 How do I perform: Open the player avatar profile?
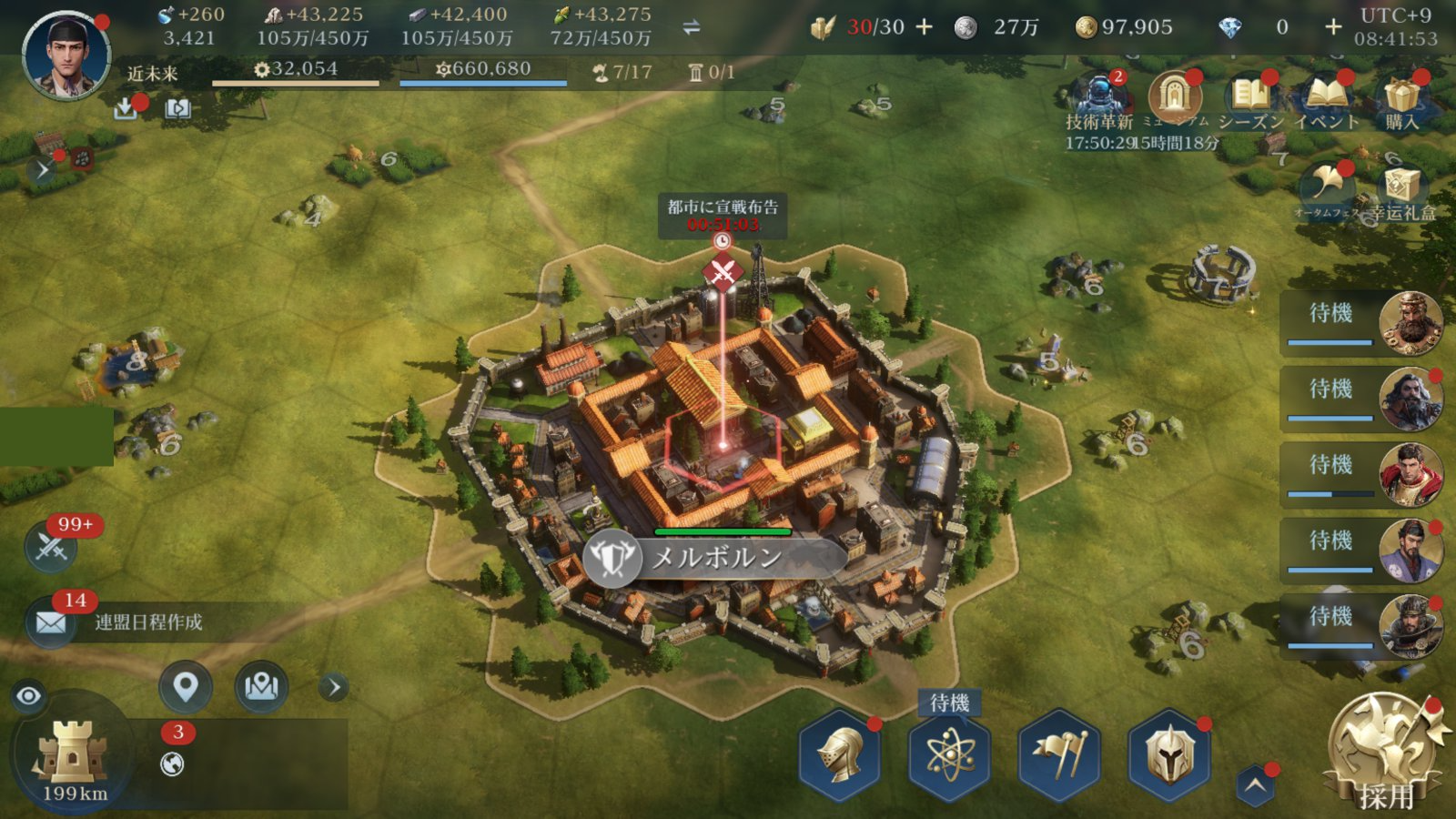(x=66, y=55)
